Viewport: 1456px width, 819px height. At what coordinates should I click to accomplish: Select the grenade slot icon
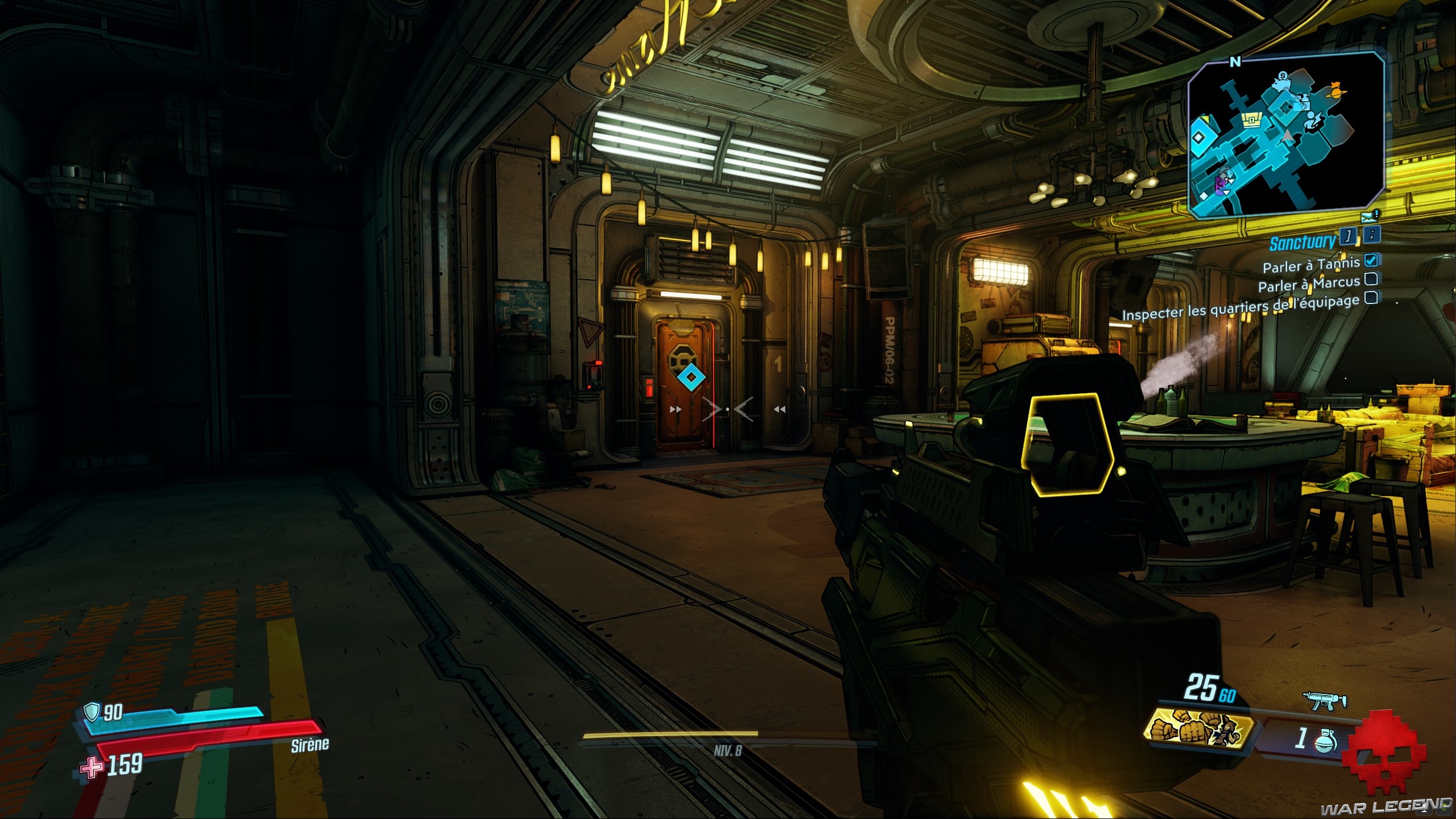click(x=1326, y=739)
